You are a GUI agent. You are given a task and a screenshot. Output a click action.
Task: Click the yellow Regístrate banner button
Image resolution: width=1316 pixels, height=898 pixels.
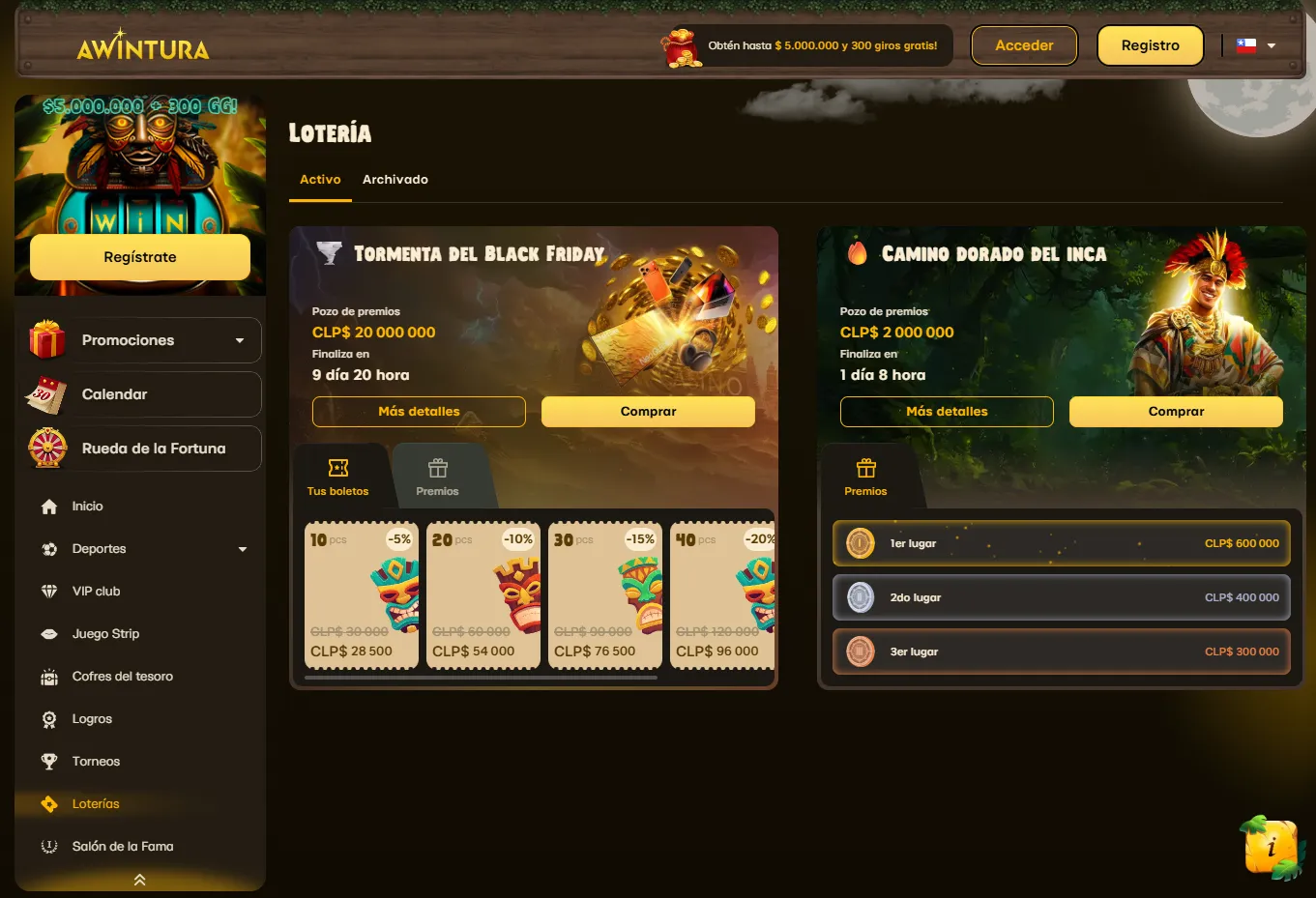coord(140,257)
